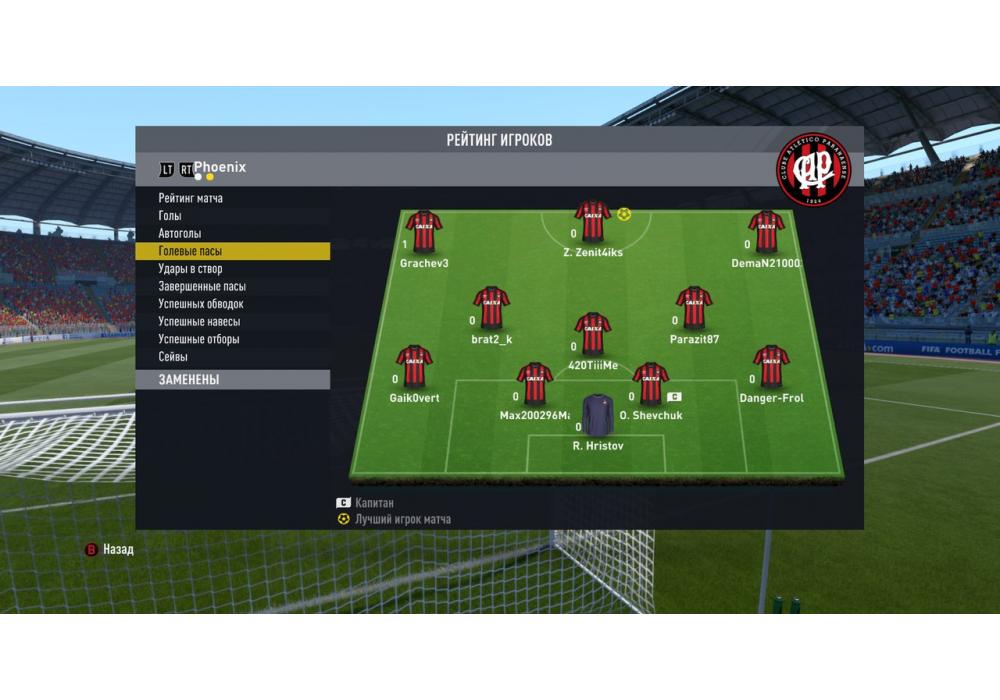Show Завершенные пасы statistic
The image size is (1000, 700).
pyautogui.click(x=201, y=286)
